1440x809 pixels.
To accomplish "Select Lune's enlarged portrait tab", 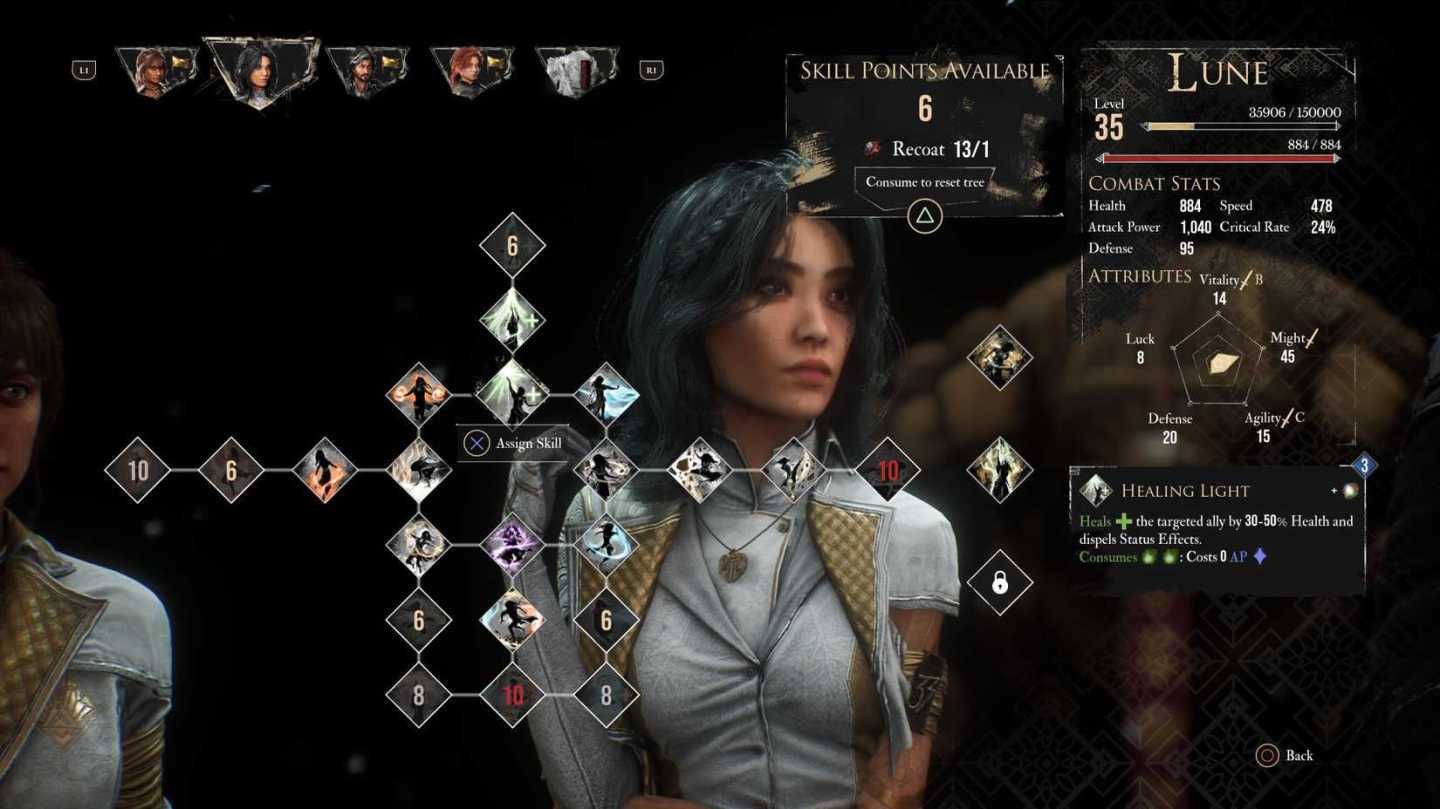I will coord(259,72).
